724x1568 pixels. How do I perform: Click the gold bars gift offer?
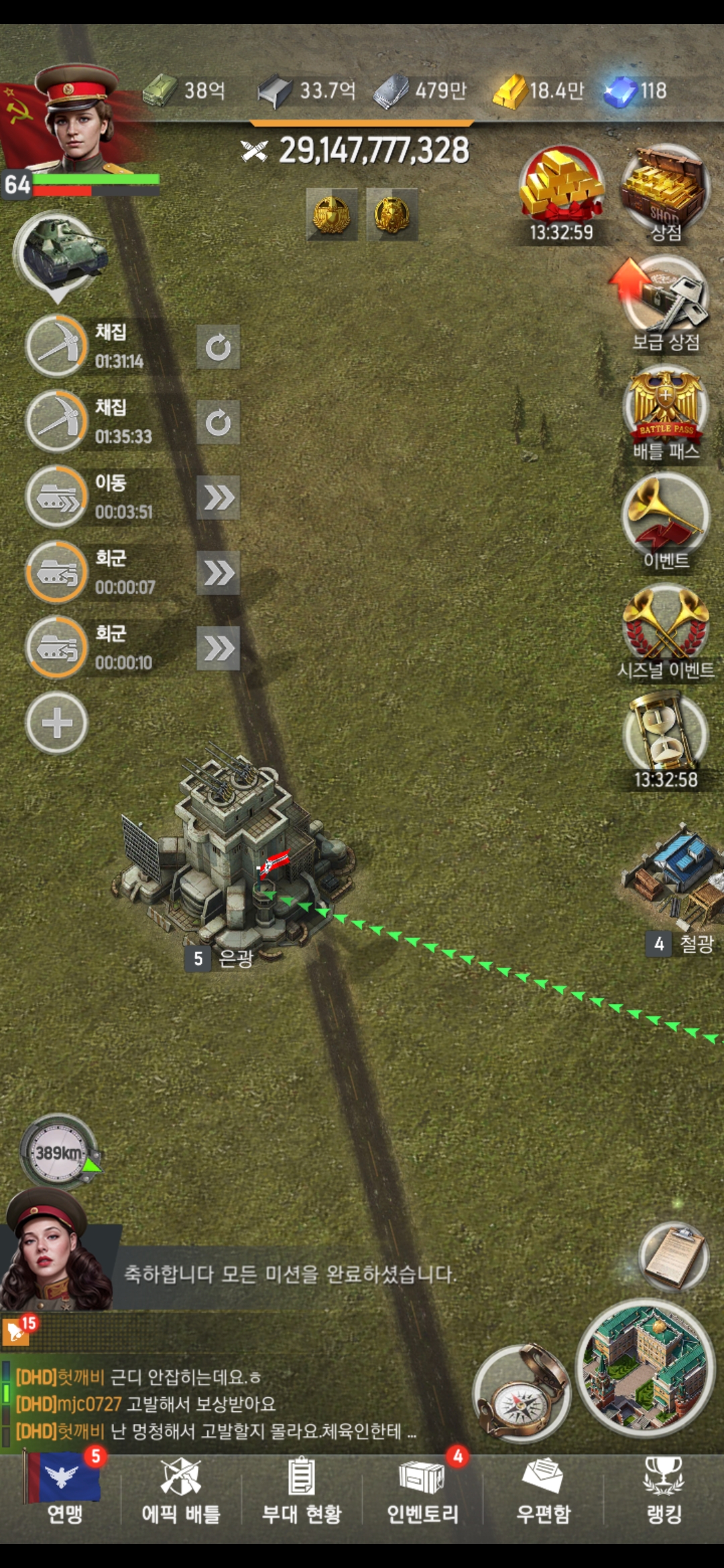tap(562, 191)
